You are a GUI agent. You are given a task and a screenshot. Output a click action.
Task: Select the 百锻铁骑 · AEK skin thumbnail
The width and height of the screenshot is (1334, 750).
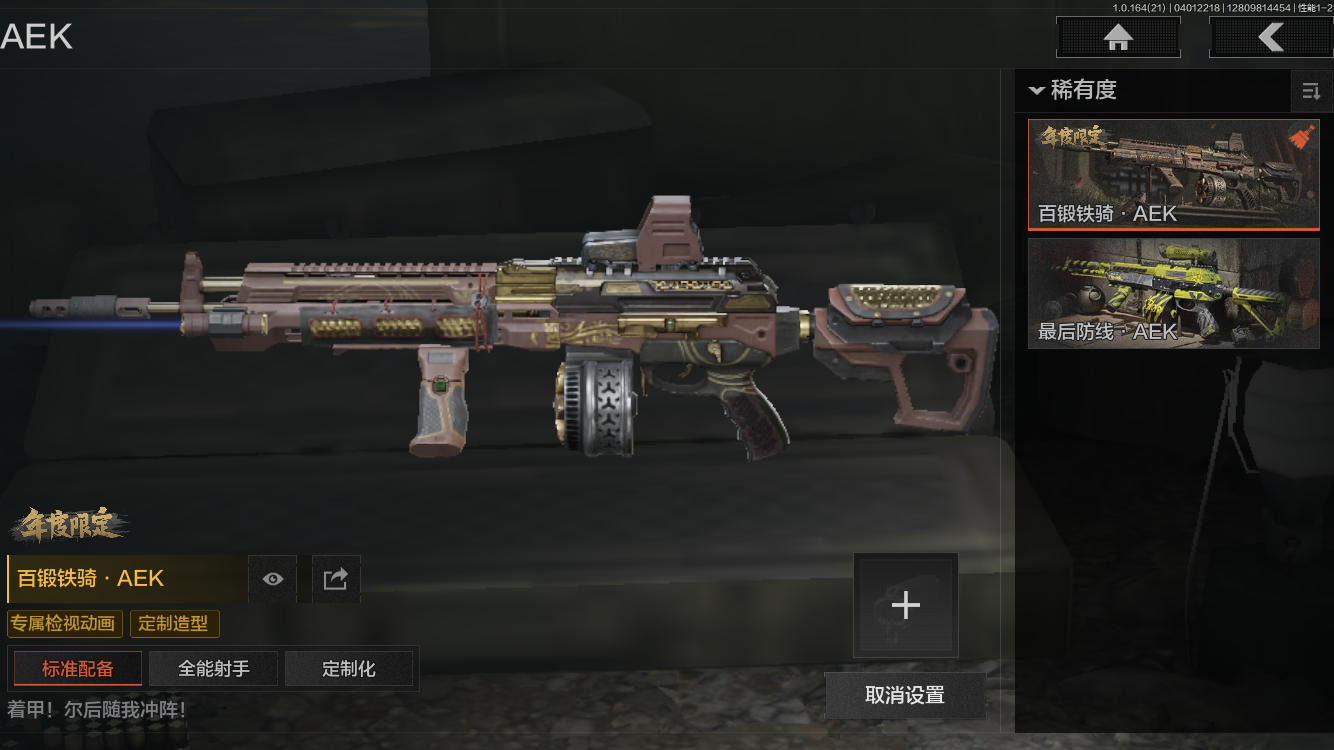[1173, 175]
